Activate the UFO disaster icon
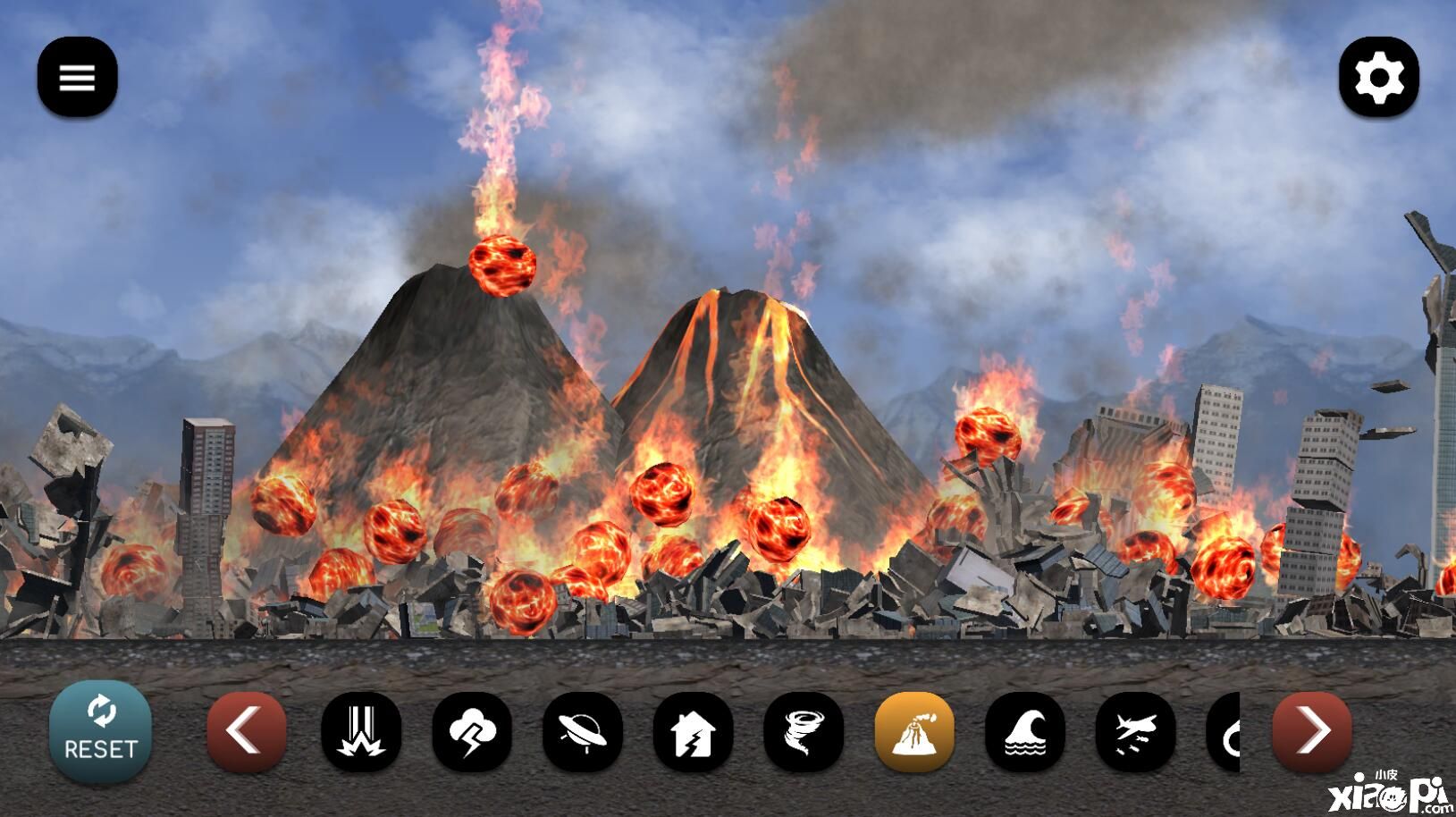 [x=583, y=732]
